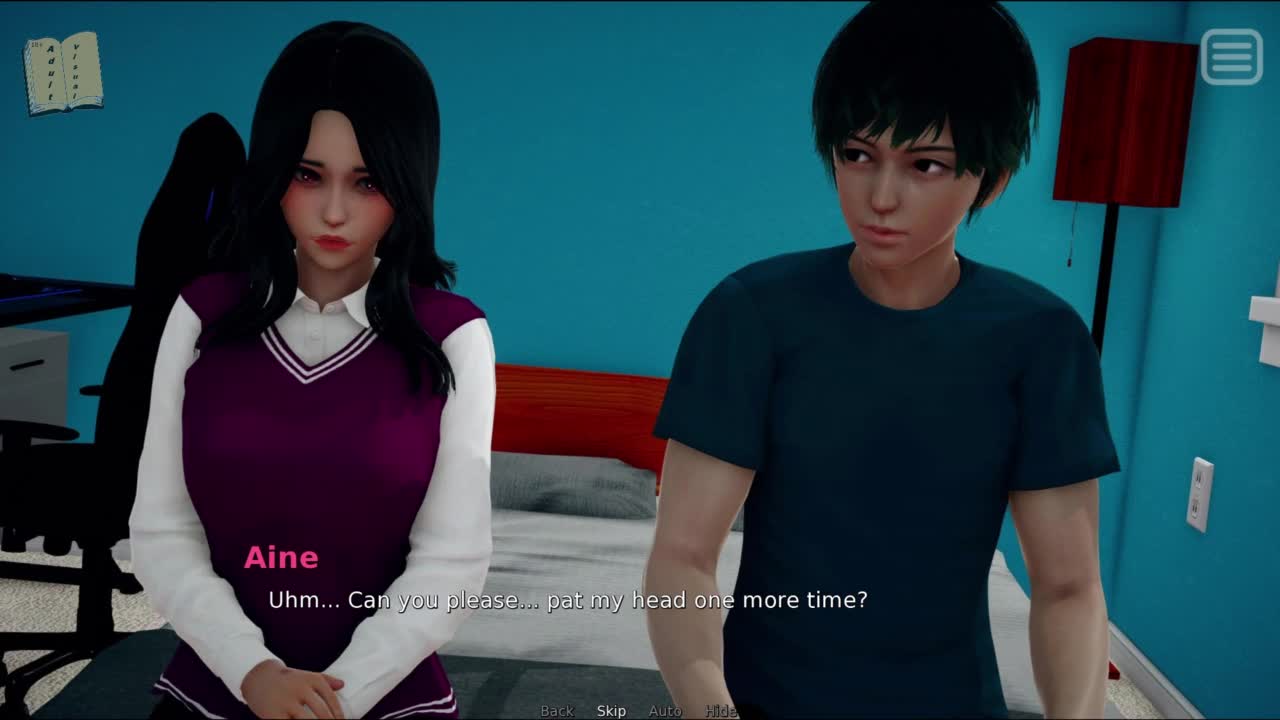Hide the dialogue interface
1280x720 pixels.
(720, 711)
